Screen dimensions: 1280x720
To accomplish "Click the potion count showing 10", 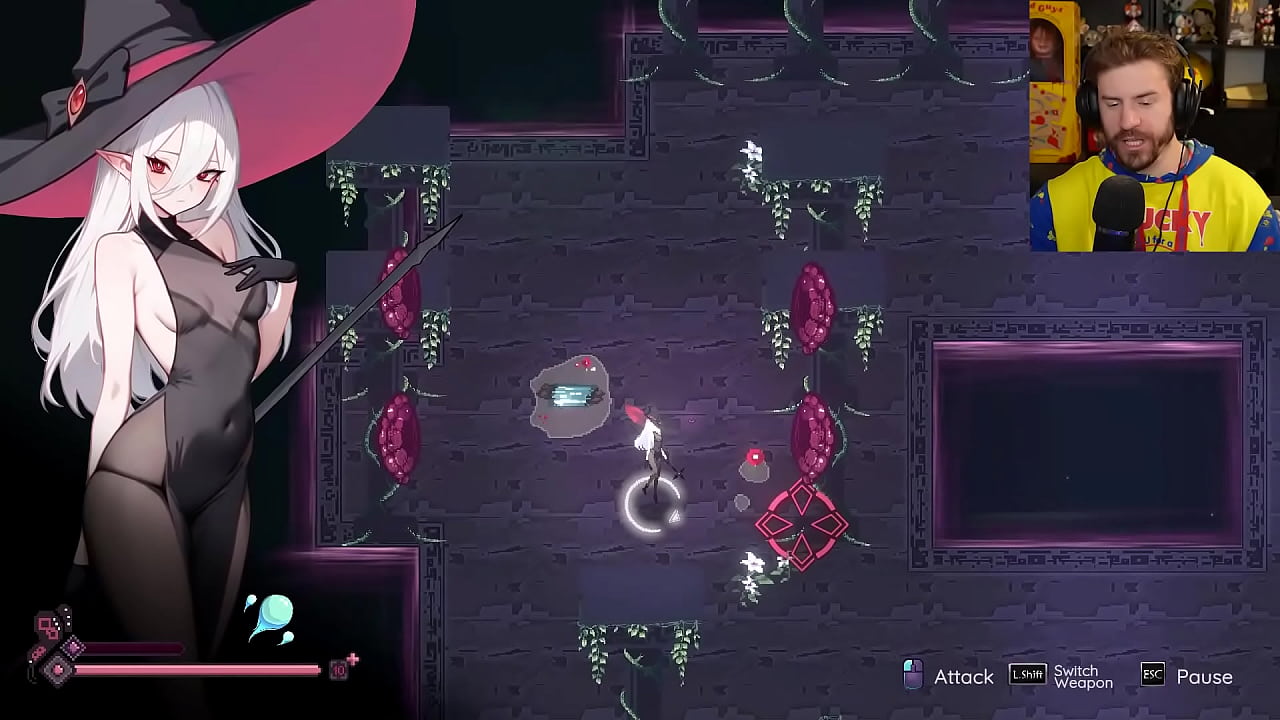I will pos(339,671).
